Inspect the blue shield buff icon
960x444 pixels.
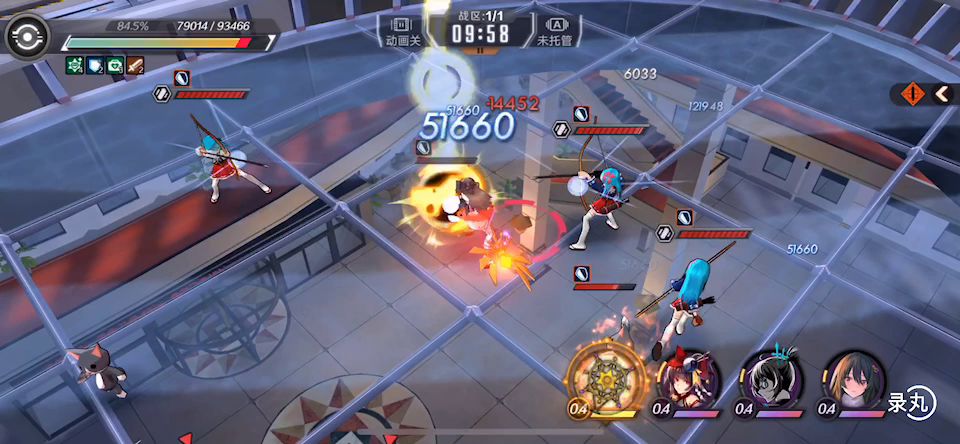pyautogui.click(x=95, y=66)
